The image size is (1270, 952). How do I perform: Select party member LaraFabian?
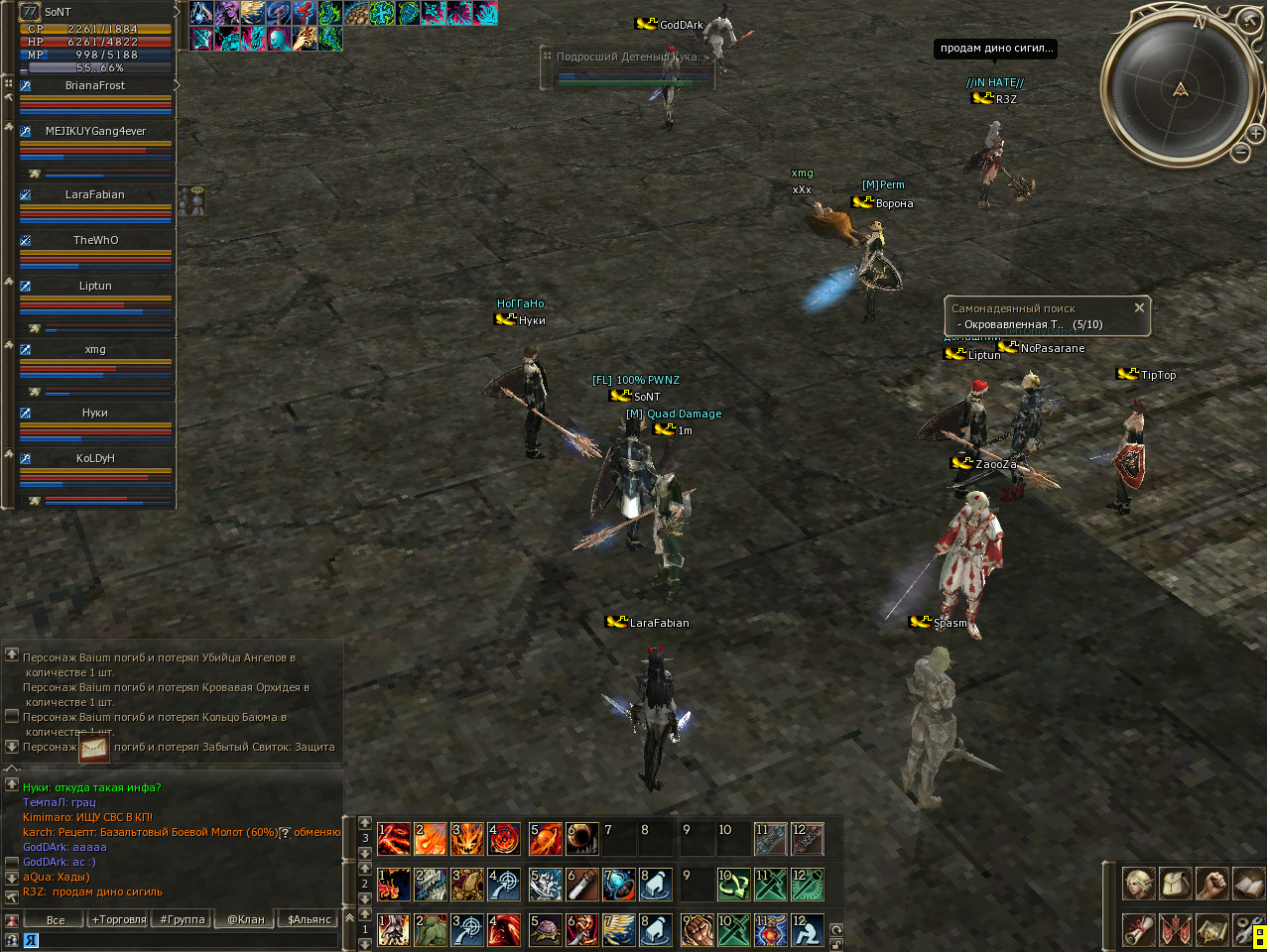[95, 195]
